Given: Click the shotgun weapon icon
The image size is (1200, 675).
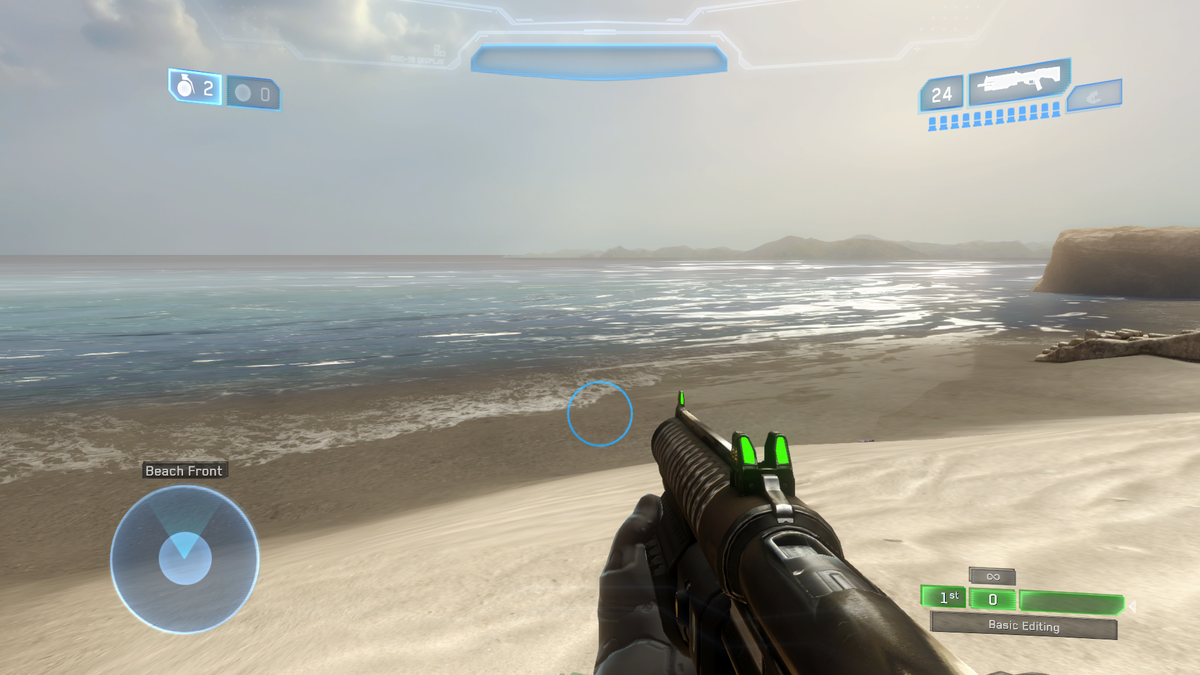Looking at the screenshot, I should 1018,83.
